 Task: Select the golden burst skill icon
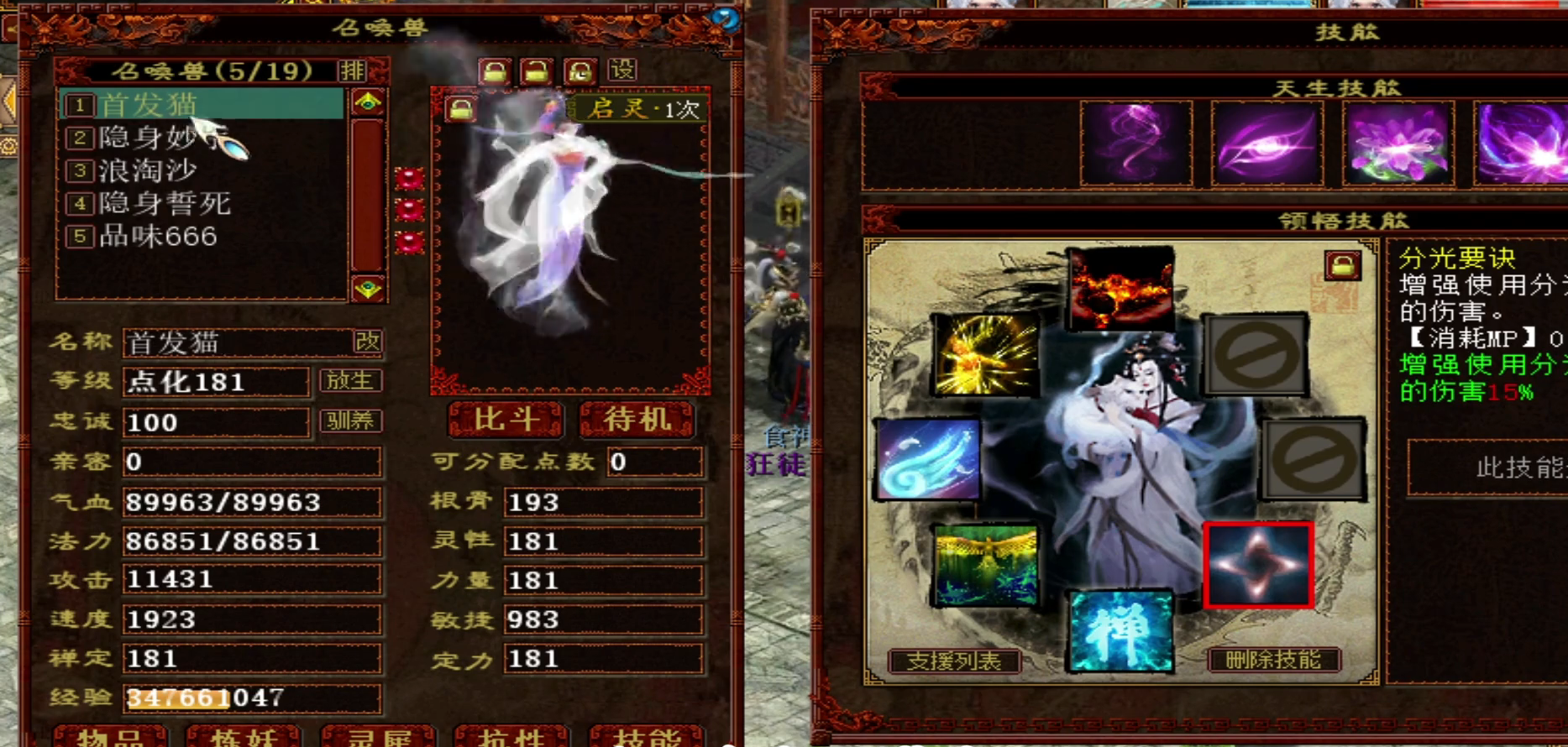985,355
